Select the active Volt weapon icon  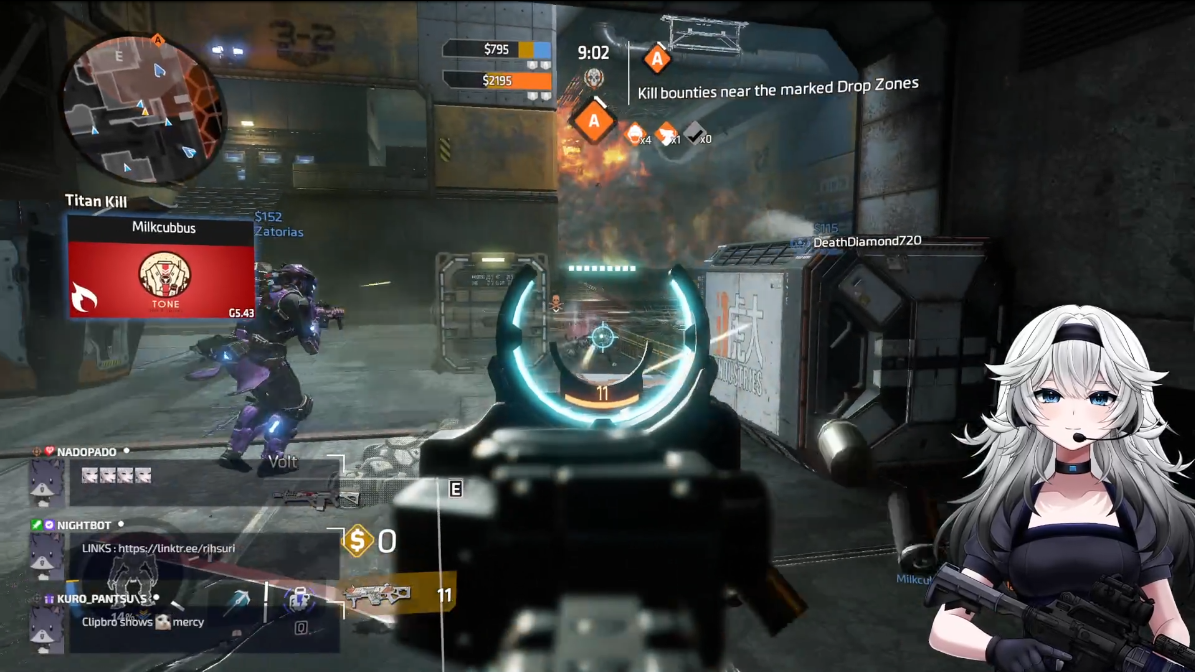tap(380, 596)
